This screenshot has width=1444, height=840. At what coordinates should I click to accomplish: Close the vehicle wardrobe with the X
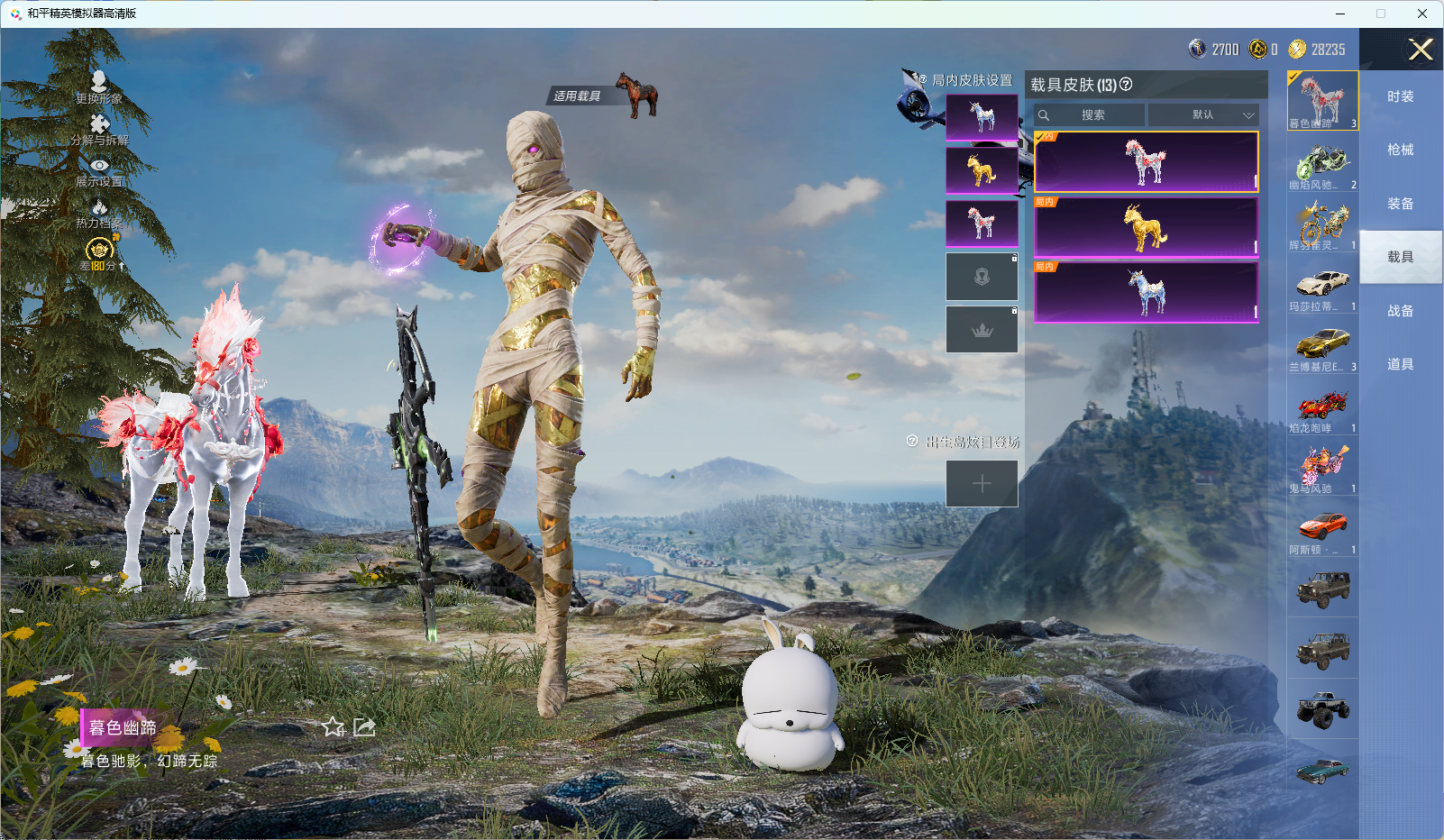[x=1421, y=50]
